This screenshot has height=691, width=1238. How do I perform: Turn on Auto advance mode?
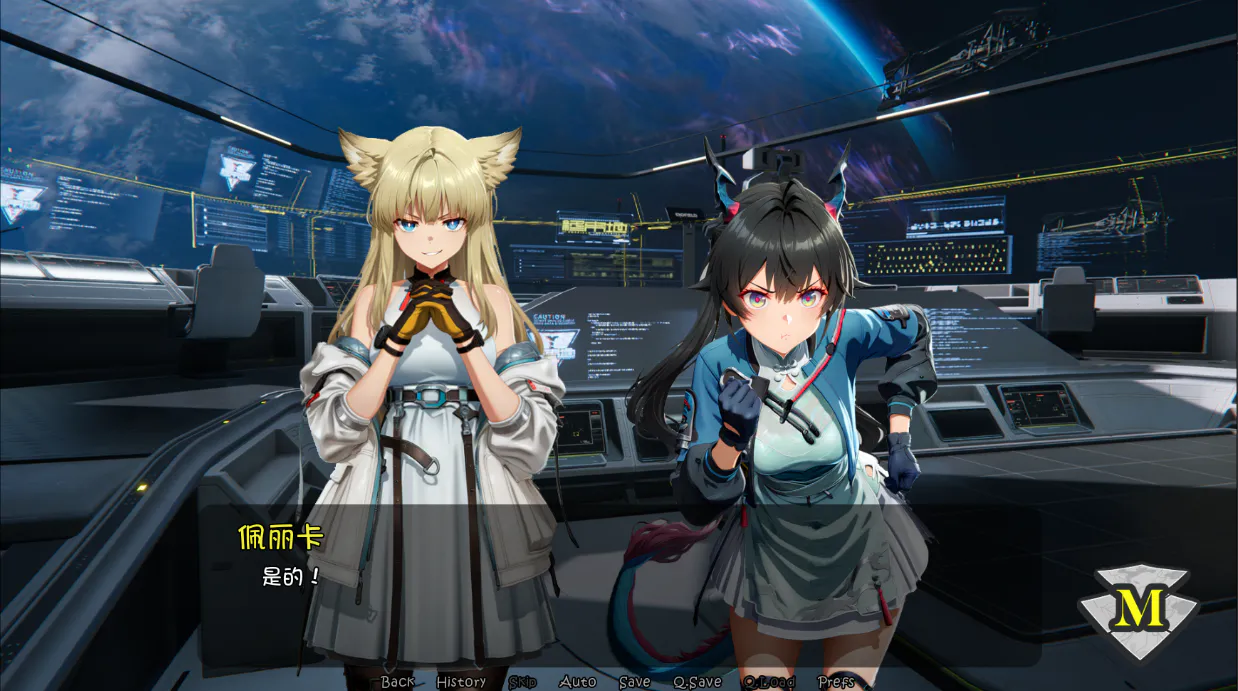point(577,682)
